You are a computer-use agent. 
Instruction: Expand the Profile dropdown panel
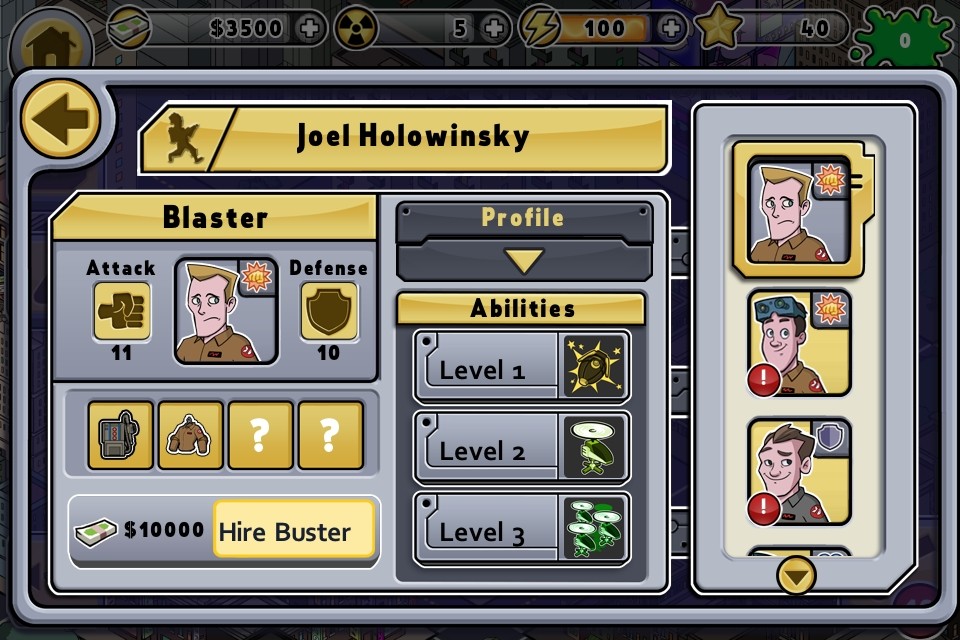(x=524, y=261)
